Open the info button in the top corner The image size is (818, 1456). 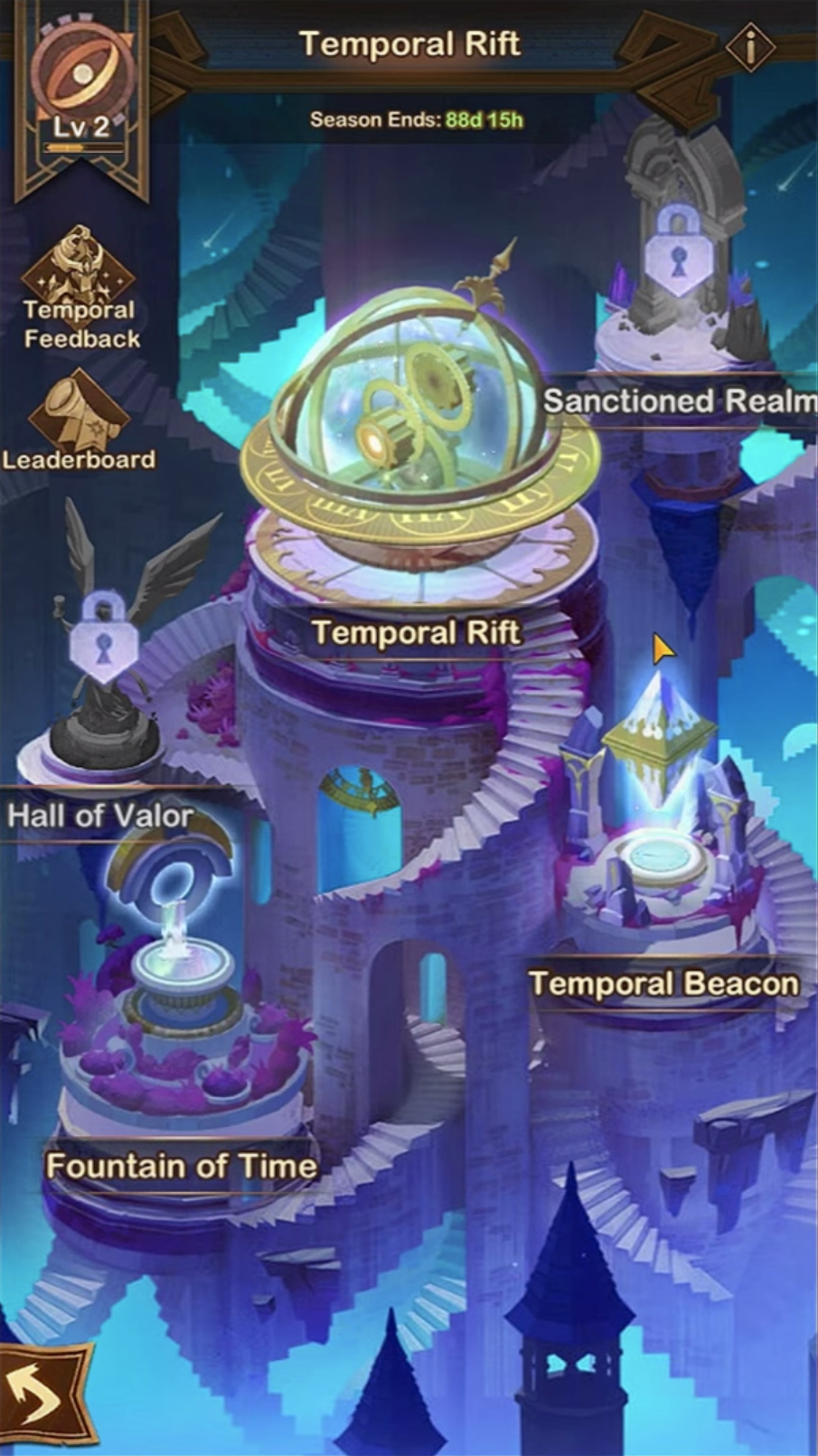pyautogui.click(x=749, y=46)
